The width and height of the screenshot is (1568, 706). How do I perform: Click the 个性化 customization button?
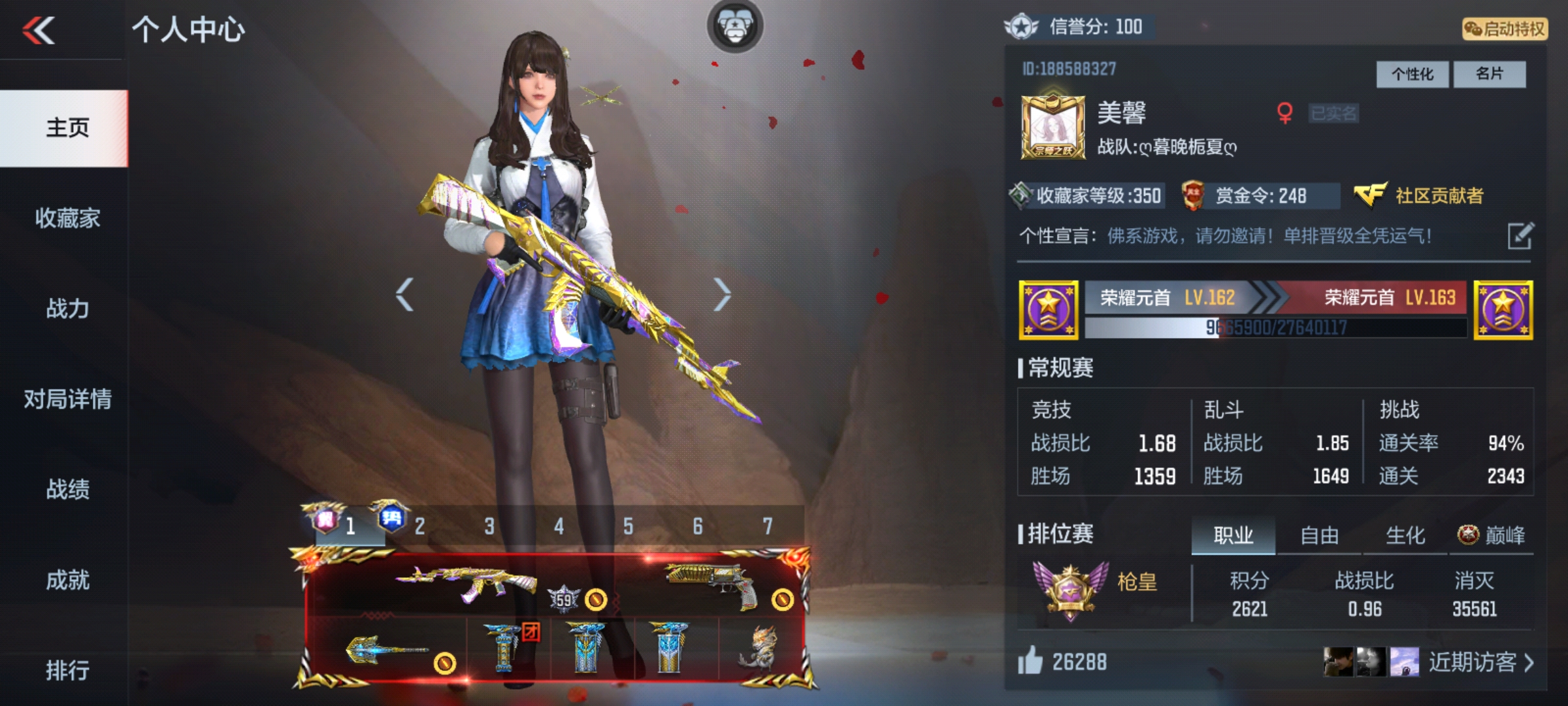1412,74
